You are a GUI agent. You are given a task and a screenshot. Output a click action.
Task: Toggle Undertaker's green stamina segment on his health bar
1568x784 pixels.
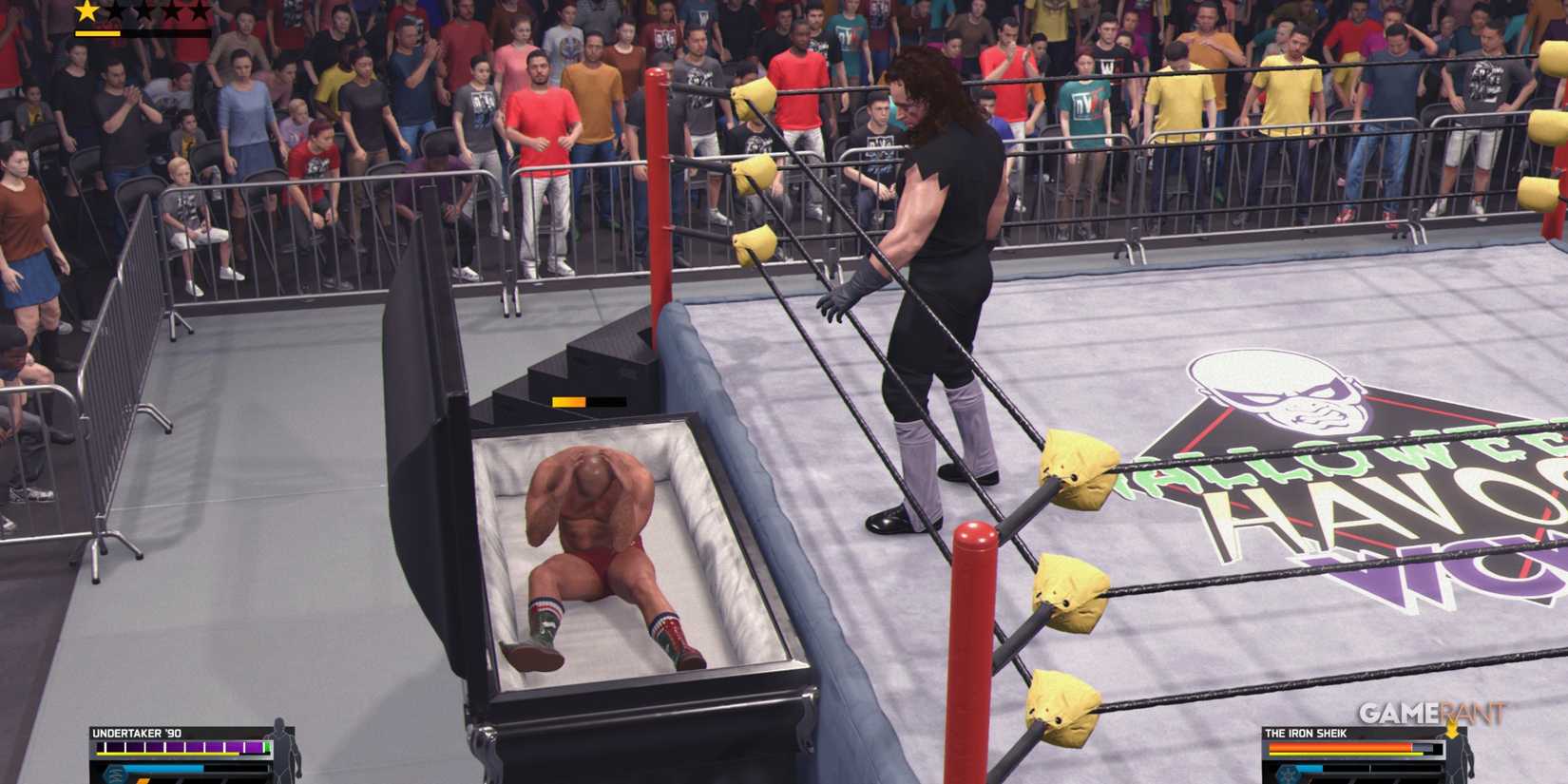coord(265,747)
